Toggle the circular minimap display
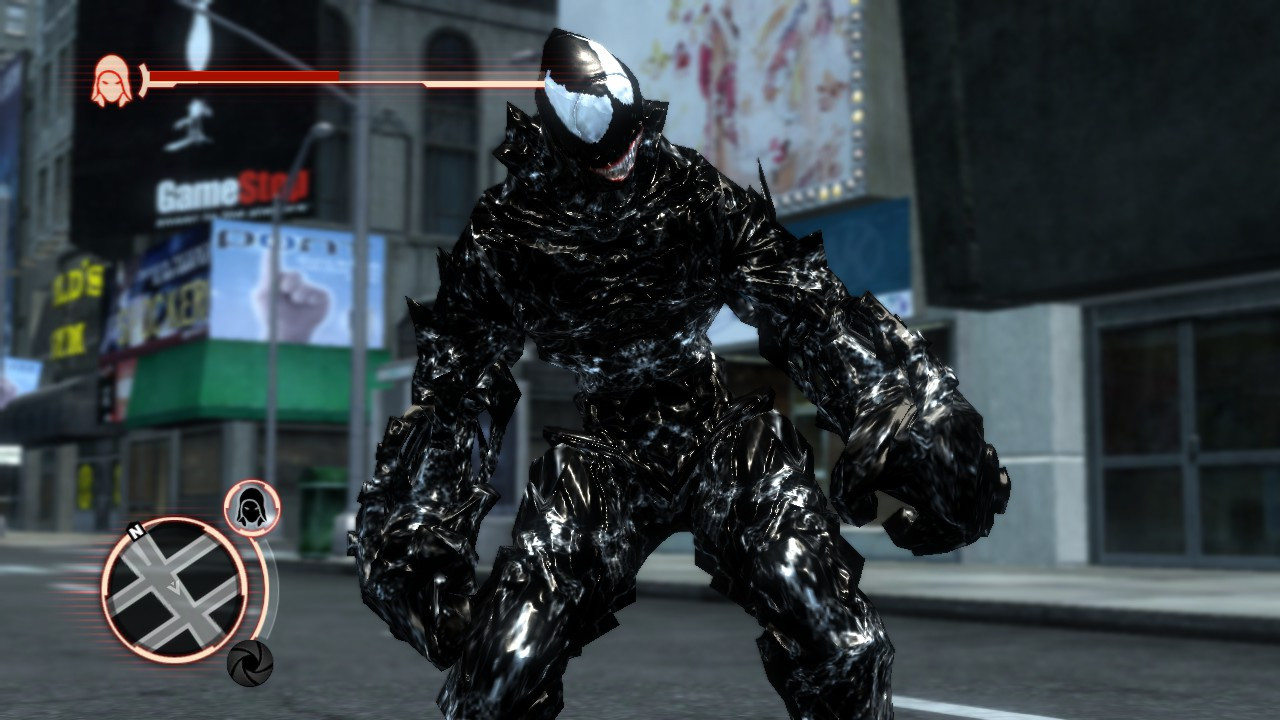1280x720 pixels. 178,590
